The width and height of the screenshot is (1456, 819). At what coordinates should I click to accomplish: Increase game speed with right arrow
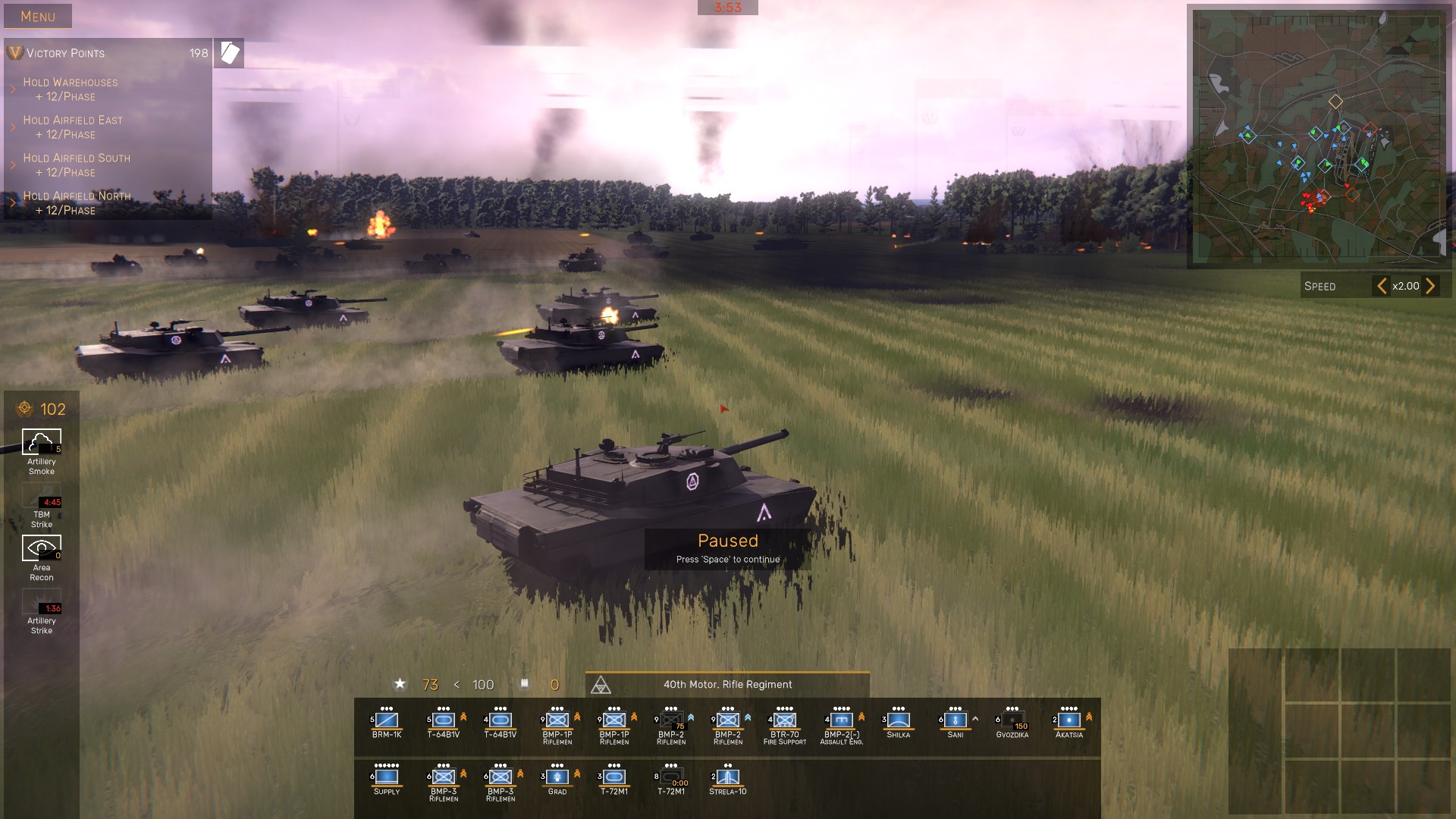click(x=1430, y=286)
